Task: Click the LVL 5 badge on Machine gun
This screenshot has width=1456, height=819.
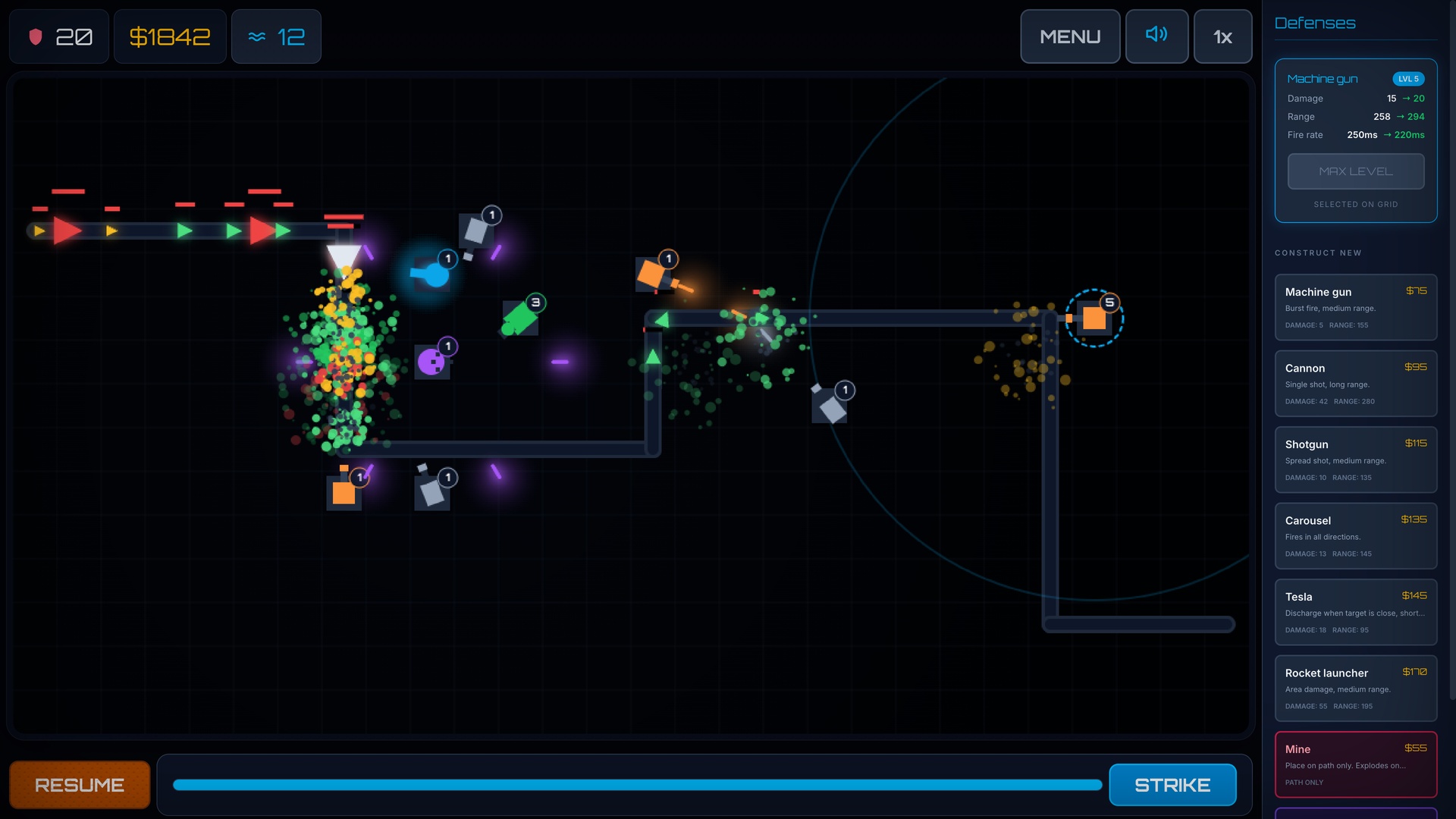Action: click(x=1407, y=78)
